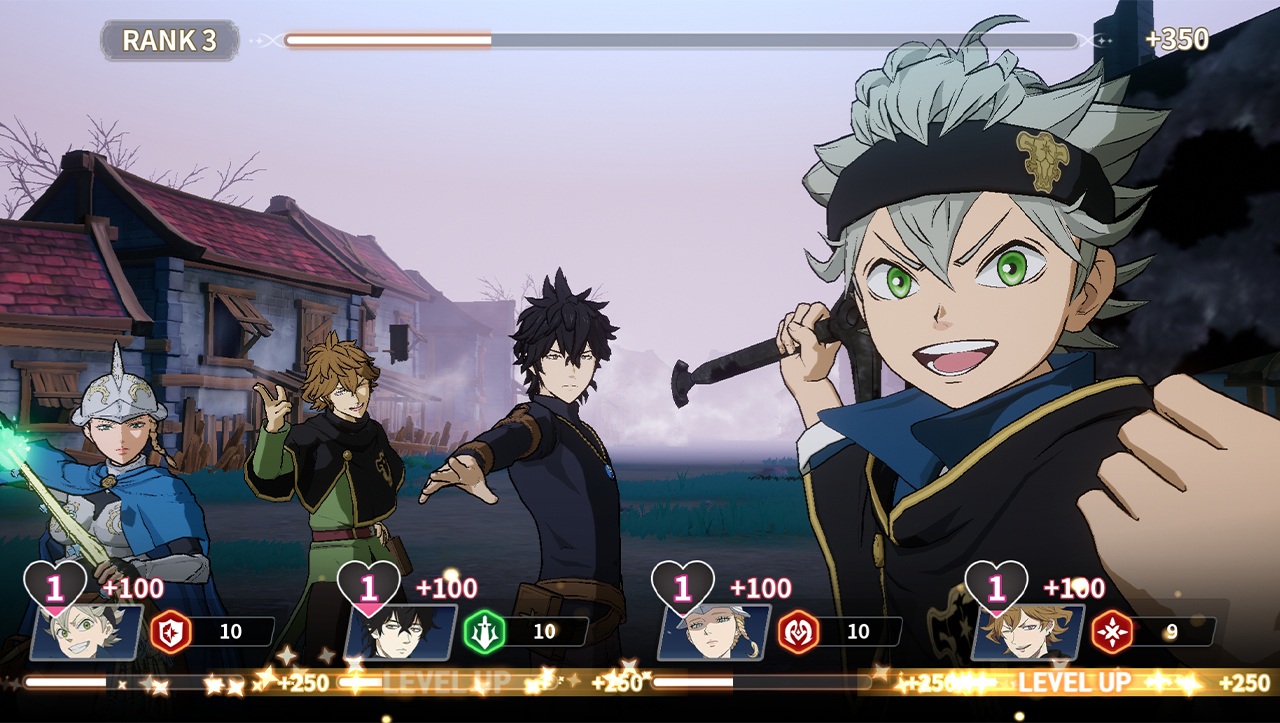
Task: Select the helmeted Charlotte portrait thumbnail
Action: coord(714,633)
